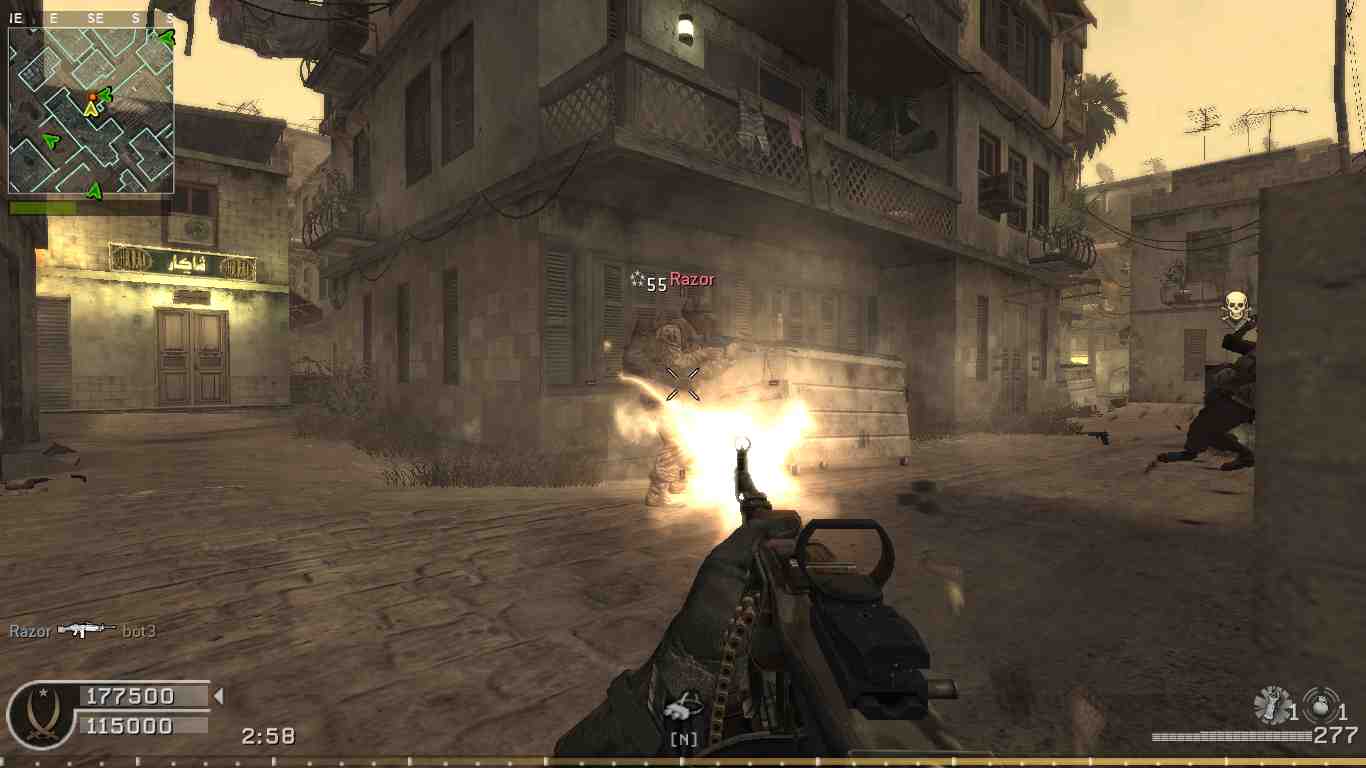Click the minimap
The width and height of the screenshot is (1366, 768).
(x=91, y=110)
